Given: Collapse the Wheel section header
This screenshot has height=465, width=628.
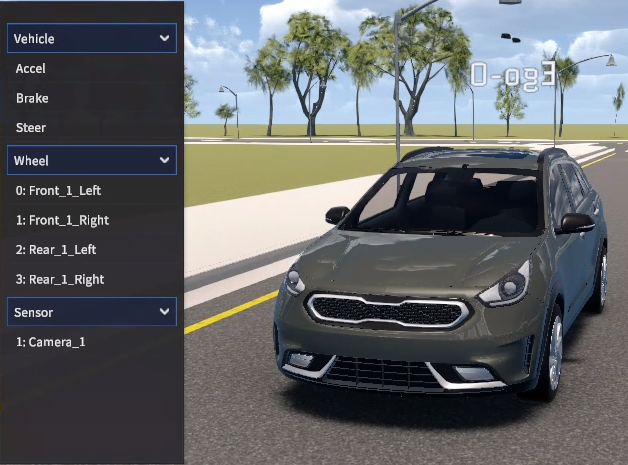Looking at the screenshot, I should tap(92, 160).
